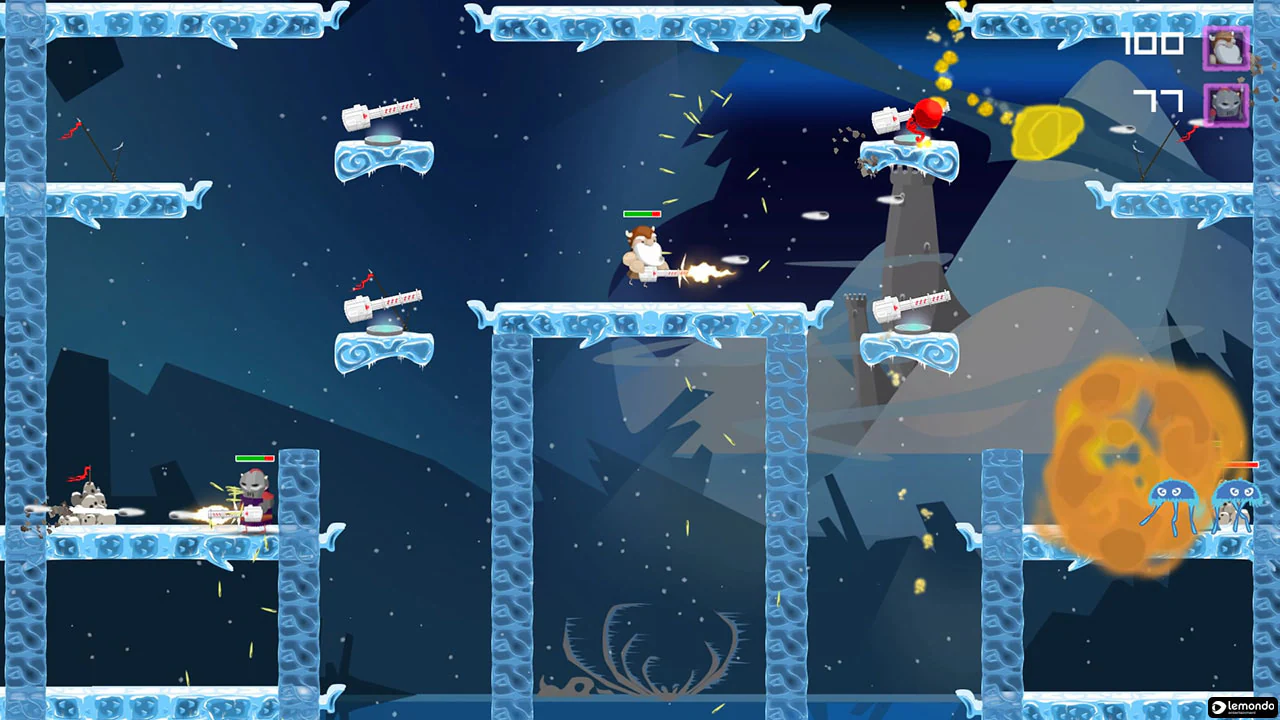Click the Lemondo entertainment logo
1280x720 pixels.
pyautogui.click(x=1244, y=706)
